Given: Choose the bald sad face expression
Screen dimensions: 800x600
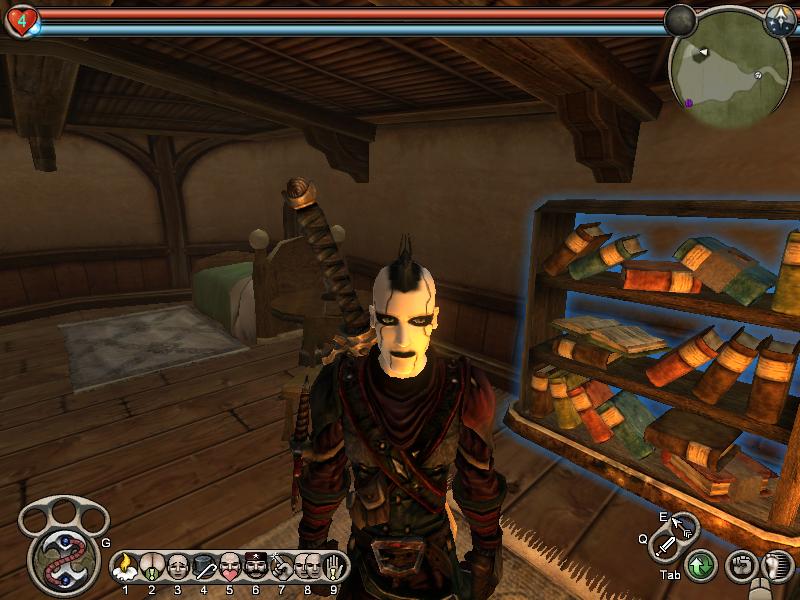Looking at the screenshot, I should pyautogui.click(x=178, y=568).
